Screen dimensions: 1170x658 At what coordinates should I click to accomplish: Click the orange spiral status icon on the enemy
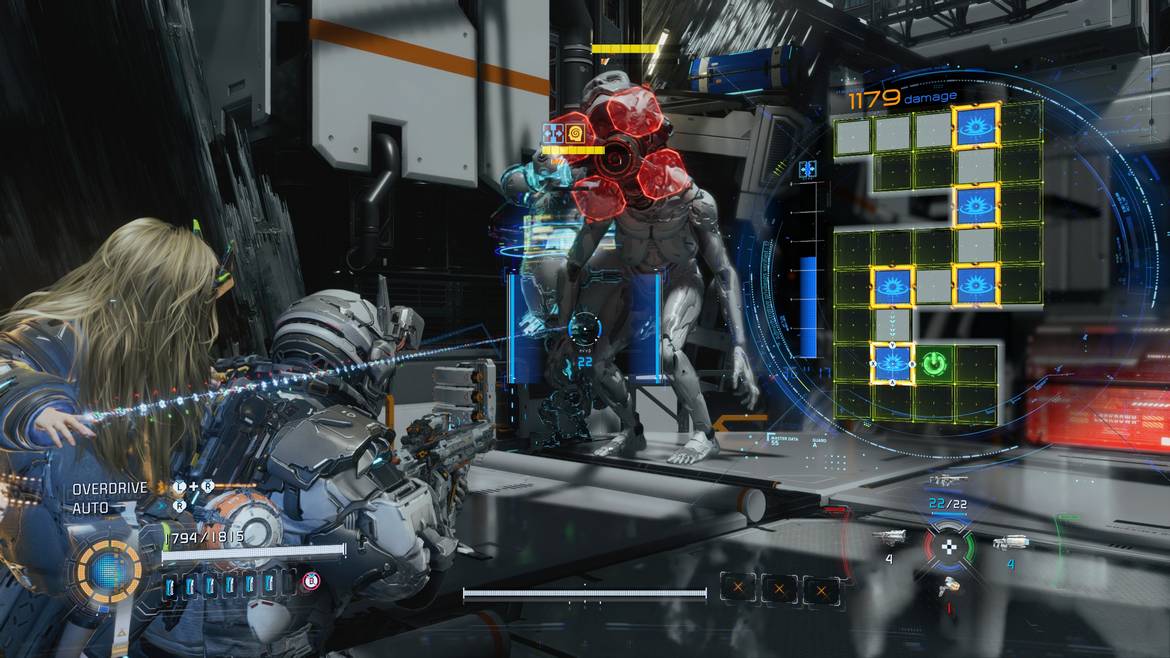[x=575, y=133]
